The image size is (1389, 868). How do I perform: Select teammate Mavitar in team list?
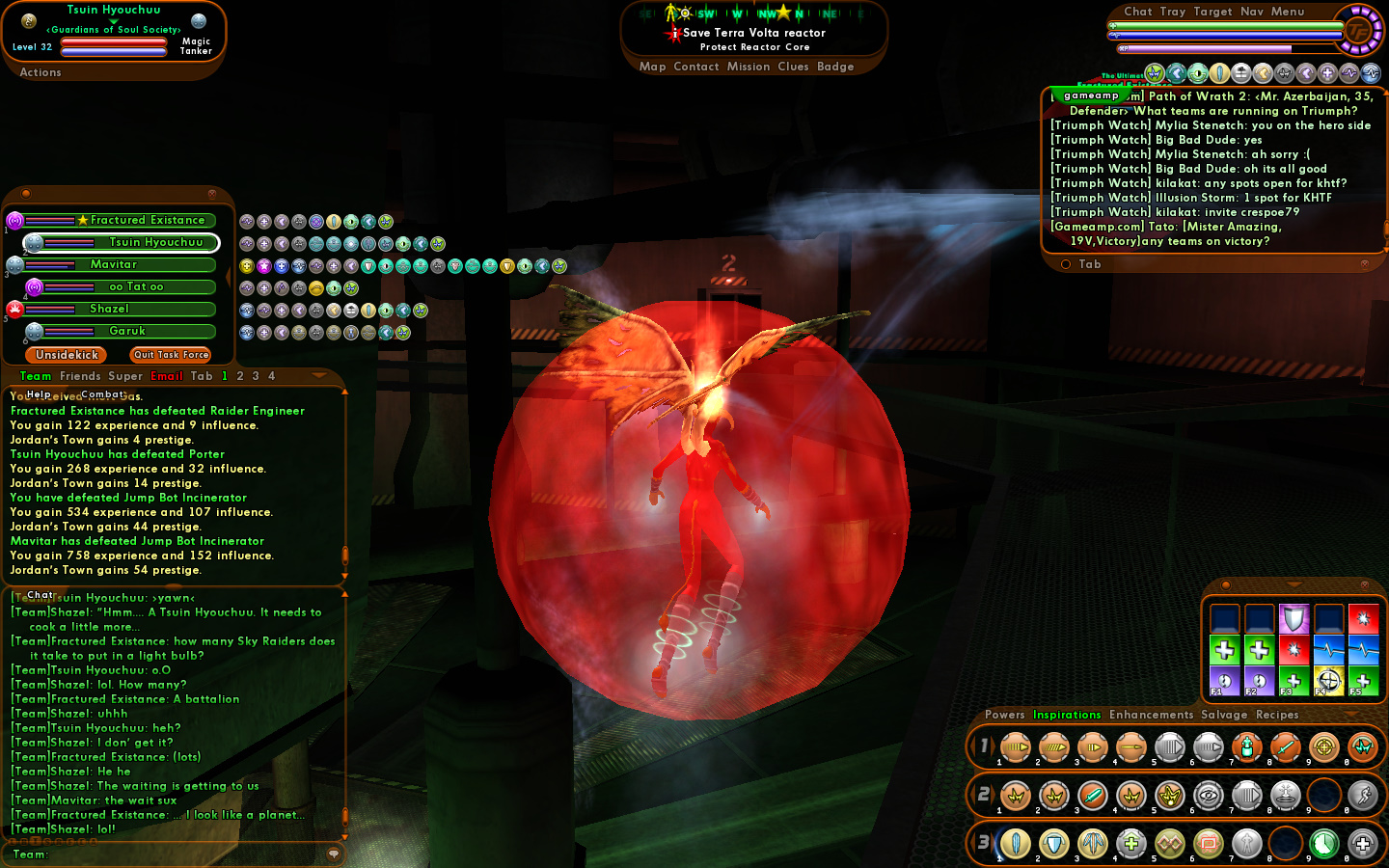pos(114,264)
